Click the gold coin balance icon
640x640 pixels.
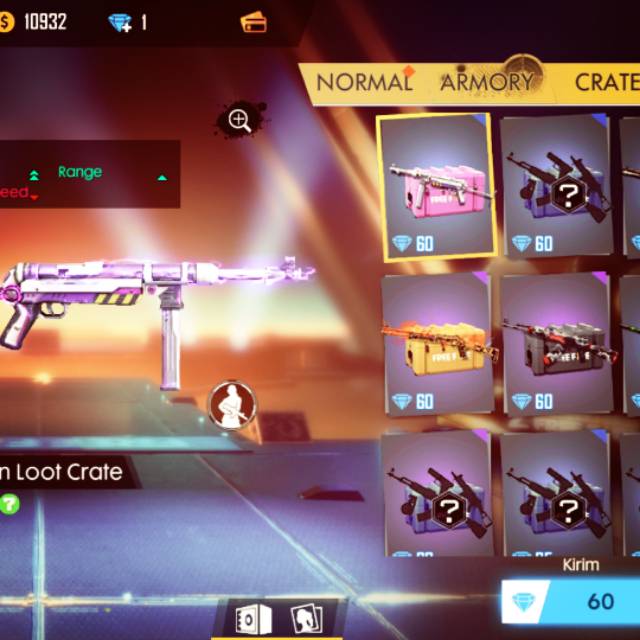coord(7,22)
